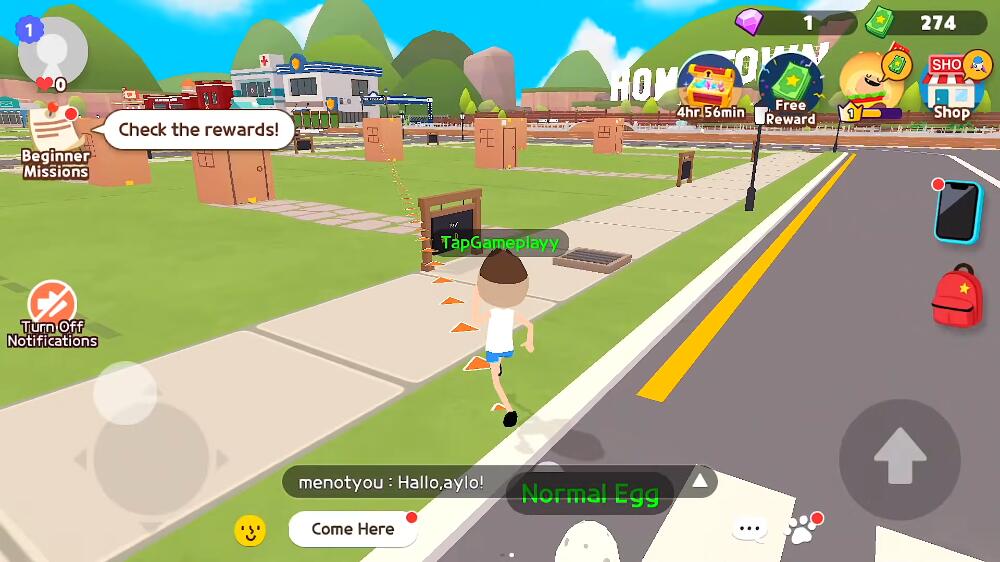Tap the green cash balance counter
The width and height of the screenshot is (1000, 562).
(x=925, y=22)
